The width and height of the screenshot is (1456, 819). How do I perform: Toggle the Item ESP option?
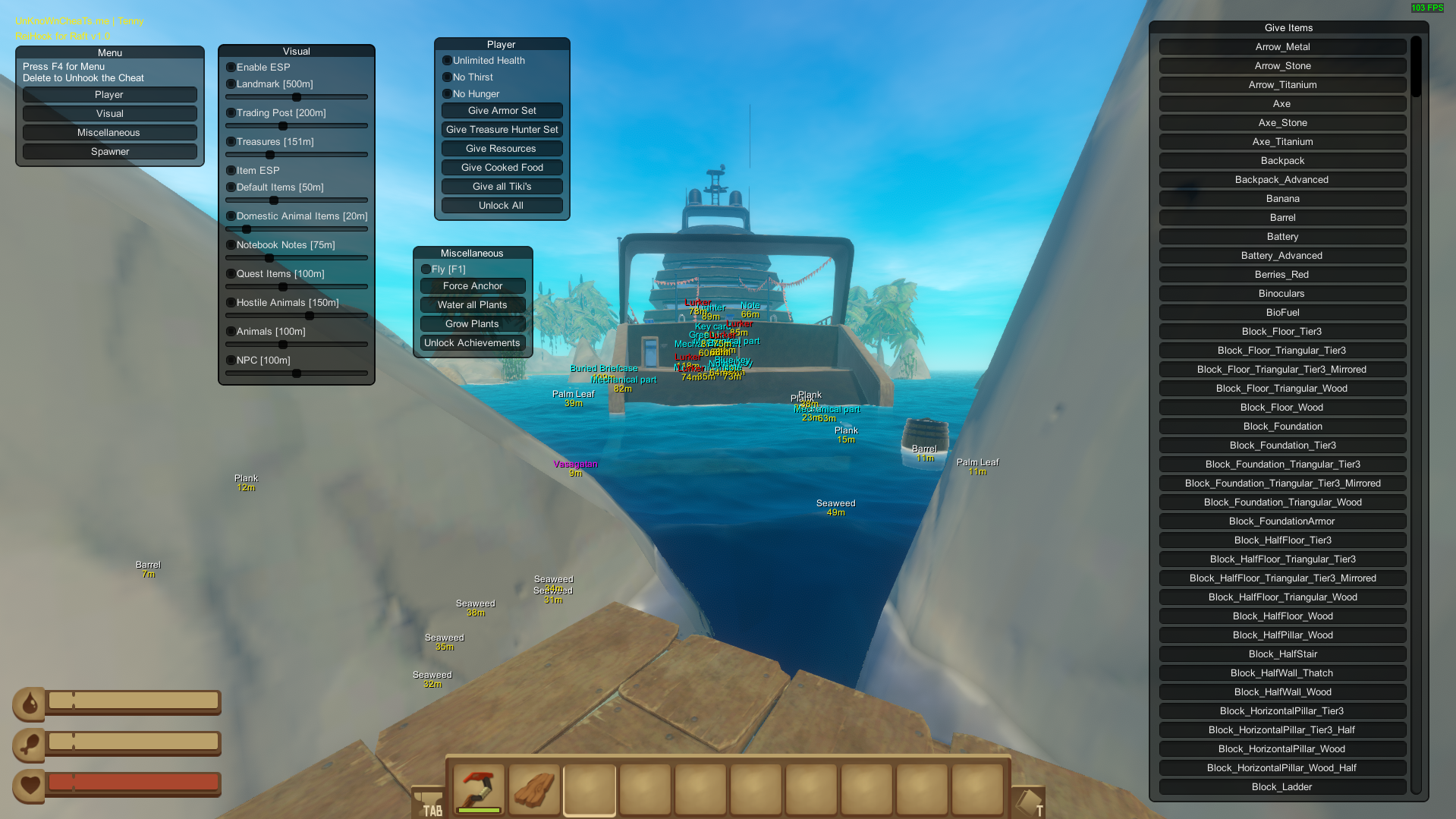(231, 171)
